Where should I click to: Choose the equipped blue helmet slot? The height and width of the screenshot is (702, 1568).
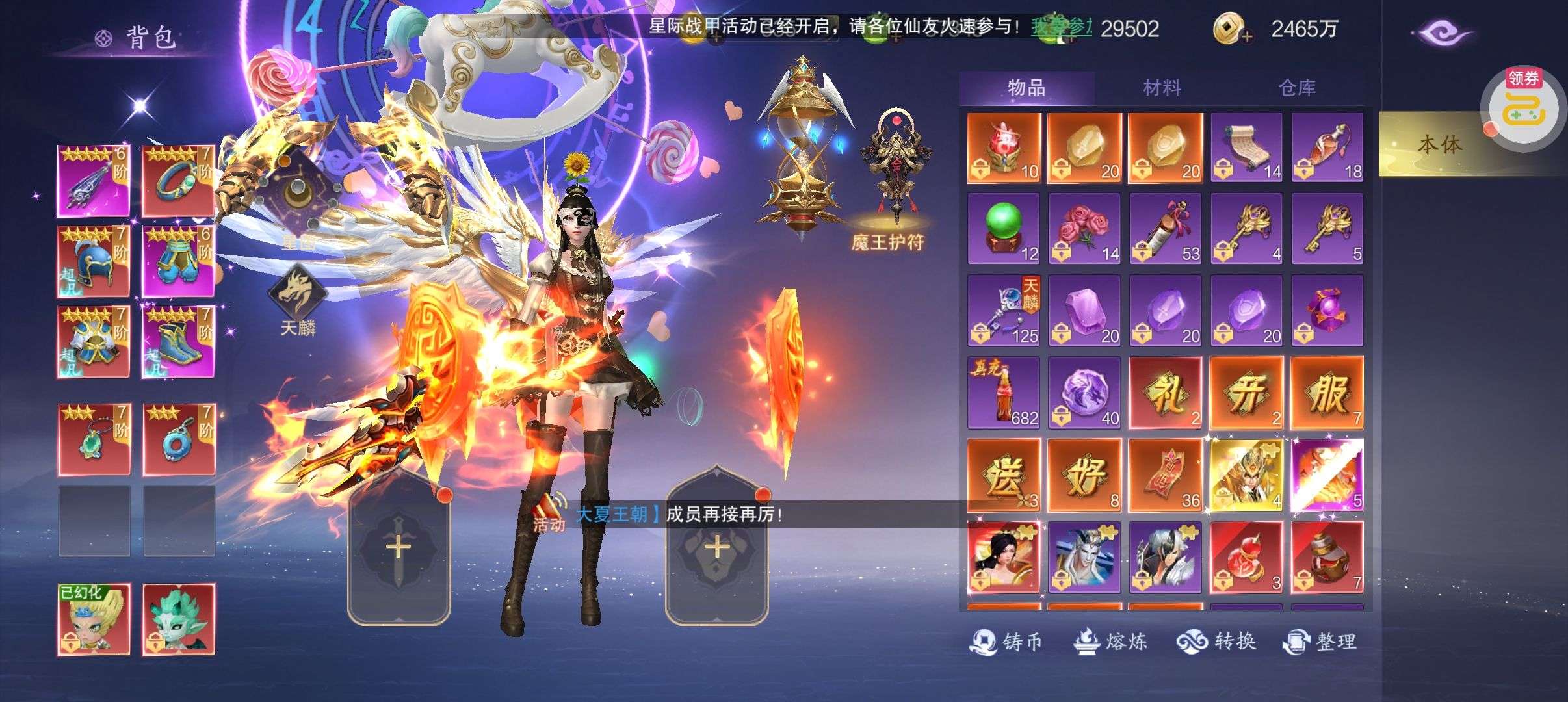point(94,261)
